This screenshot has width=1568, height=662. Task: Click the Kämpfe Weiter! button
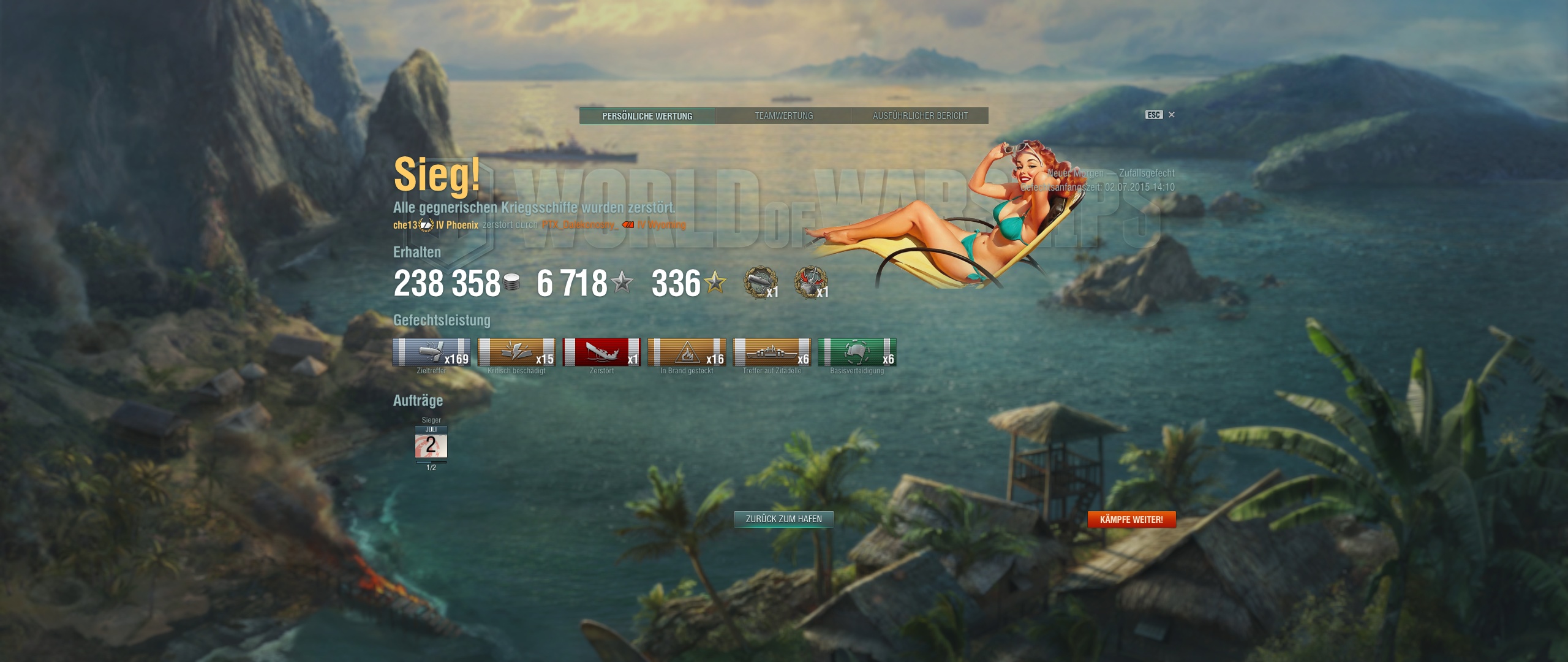coord(1131,520)
